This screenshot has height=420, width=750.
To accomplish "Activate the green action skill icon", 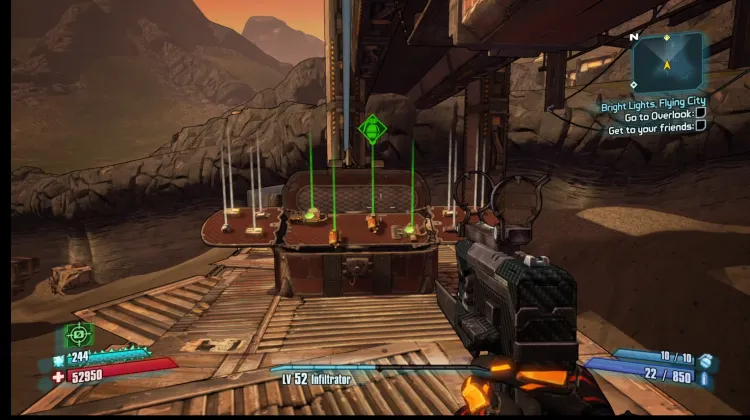I will coord(79,335).
